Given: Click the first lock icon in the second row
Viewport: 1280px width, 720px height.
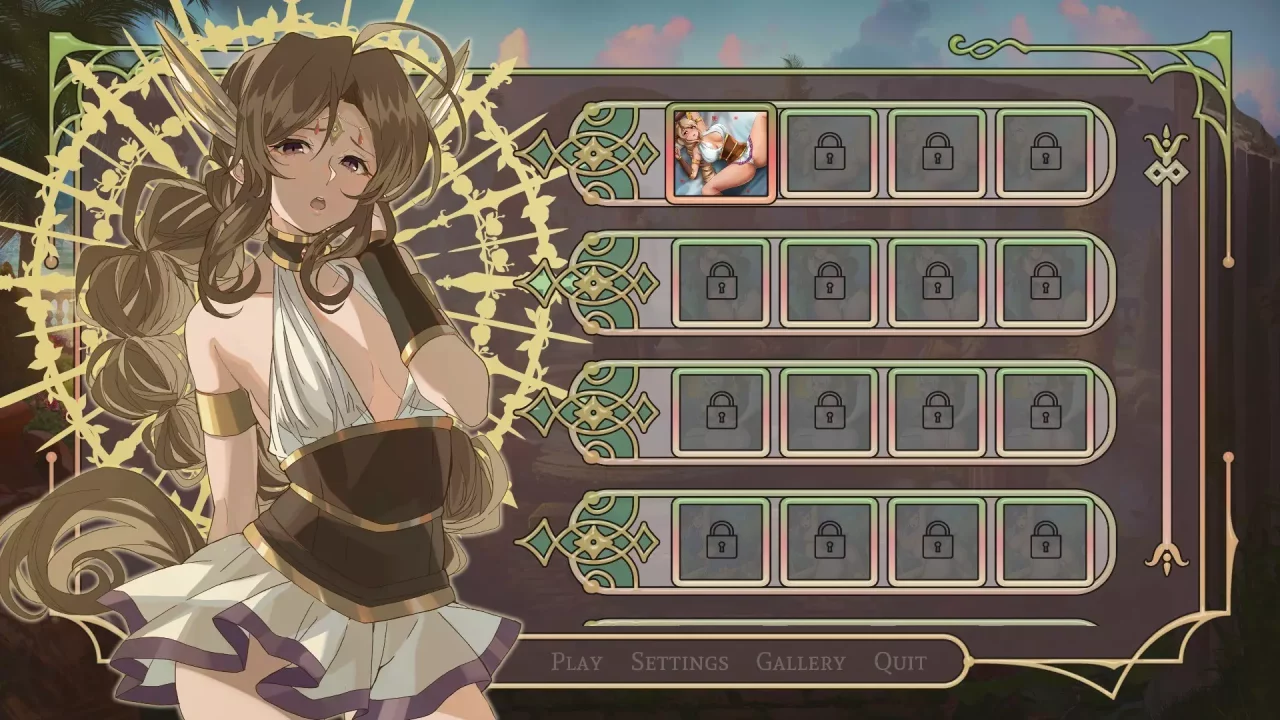Looking at the screenshot, I should coord(721,281).
